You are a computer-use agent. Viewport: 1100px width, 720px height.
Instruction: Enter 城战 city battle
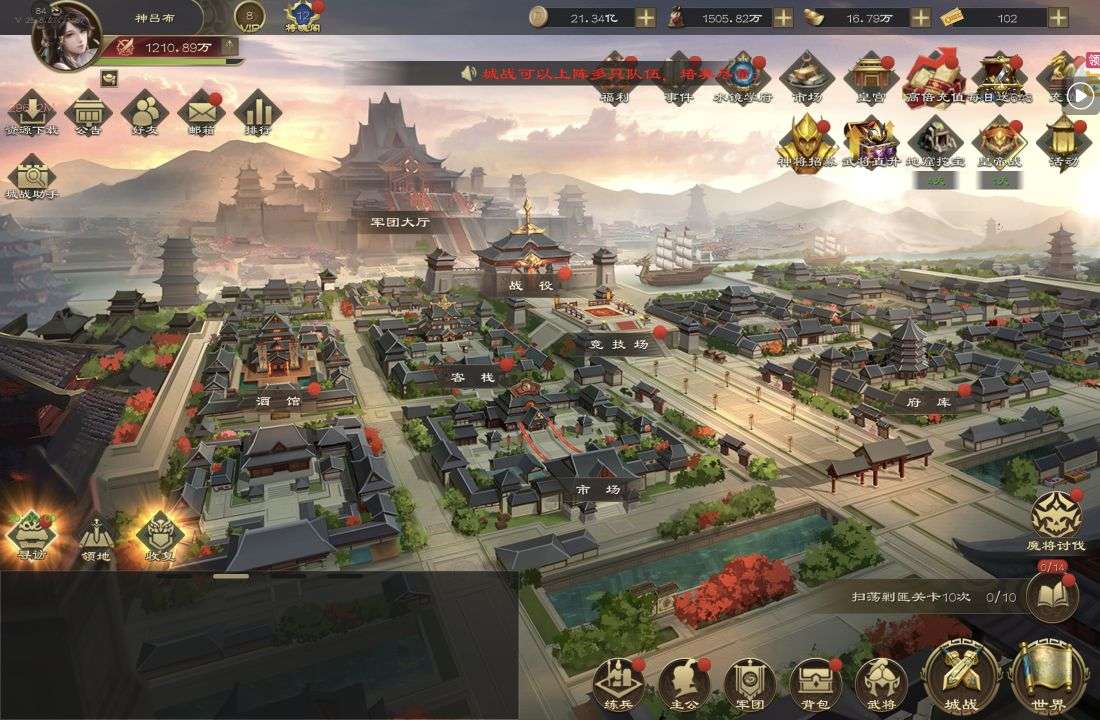pyautogui.click(x=961, y=676)
